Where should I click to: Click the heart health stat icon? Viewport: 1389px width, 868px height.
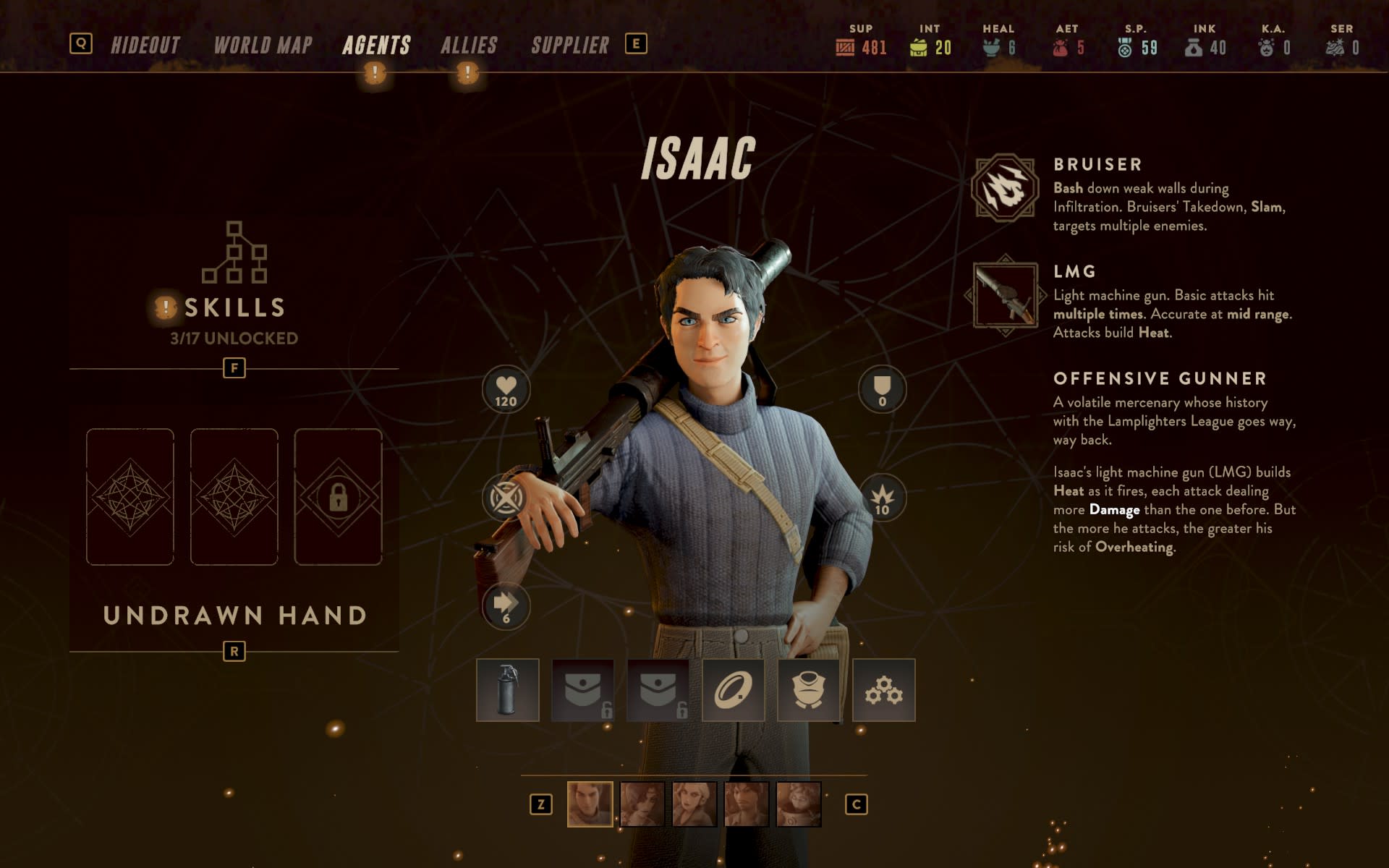[506, 390]
